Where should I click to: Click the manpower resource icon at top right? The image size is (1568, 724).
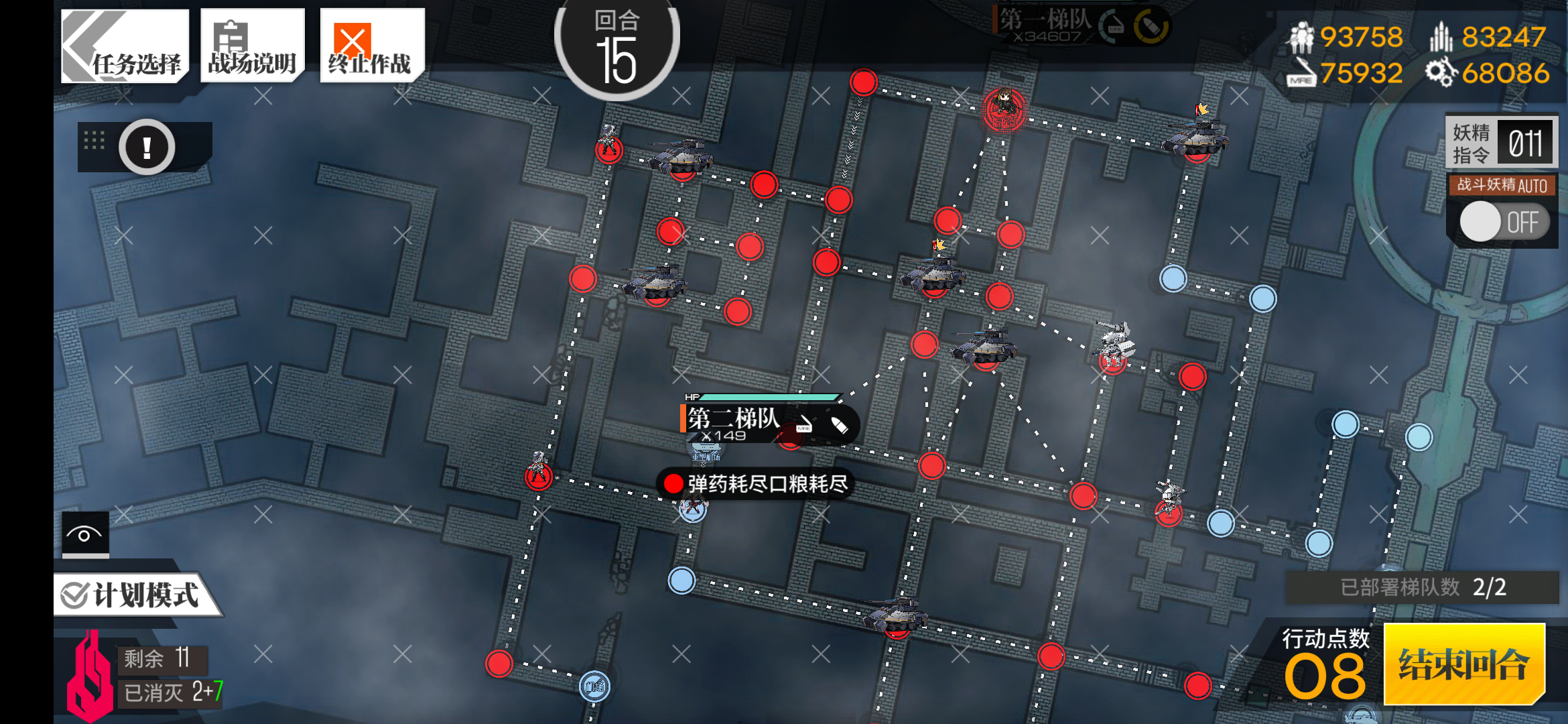pos(1301,38)
